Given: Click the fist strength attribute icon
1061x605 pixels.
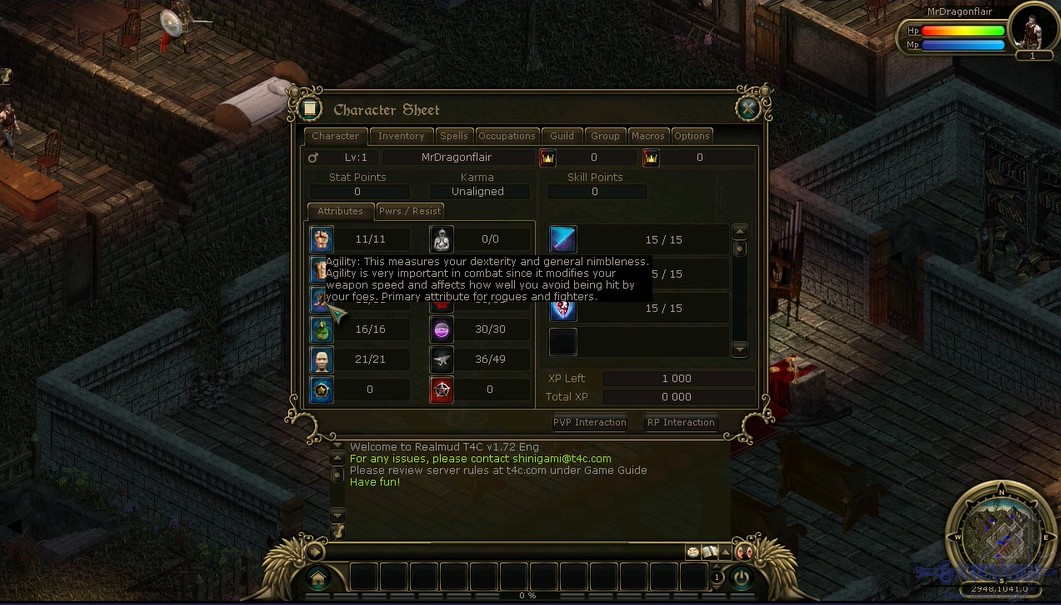Looking at the screenshot, I should [x=321, y=239].
